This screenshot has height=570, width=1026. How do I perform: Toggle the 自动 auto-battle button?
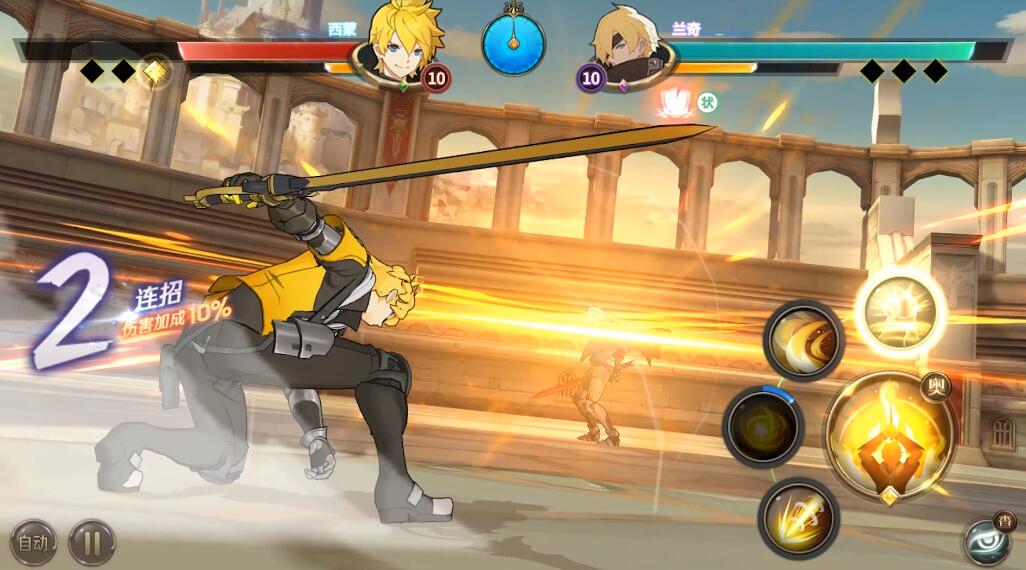[x=33, y=543]
